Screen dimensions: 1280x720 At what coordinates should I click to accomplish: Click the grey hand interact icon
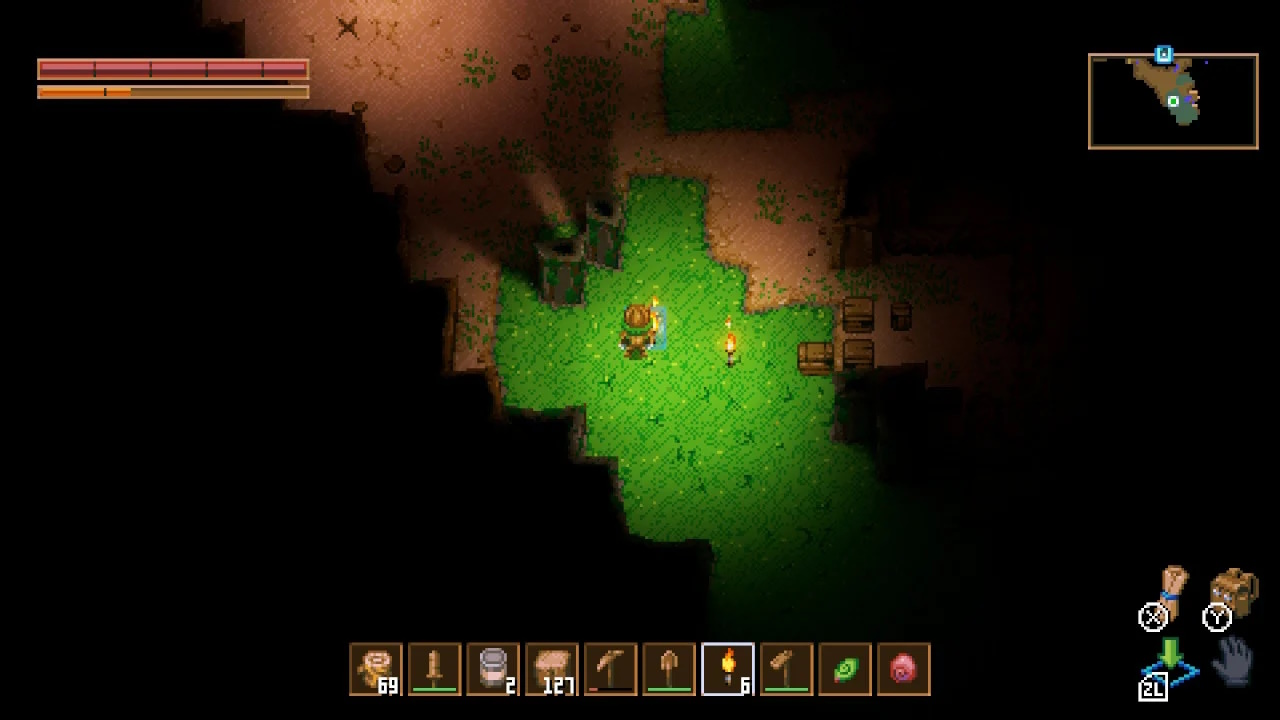pyautogui.click(x=1236, y=661)
